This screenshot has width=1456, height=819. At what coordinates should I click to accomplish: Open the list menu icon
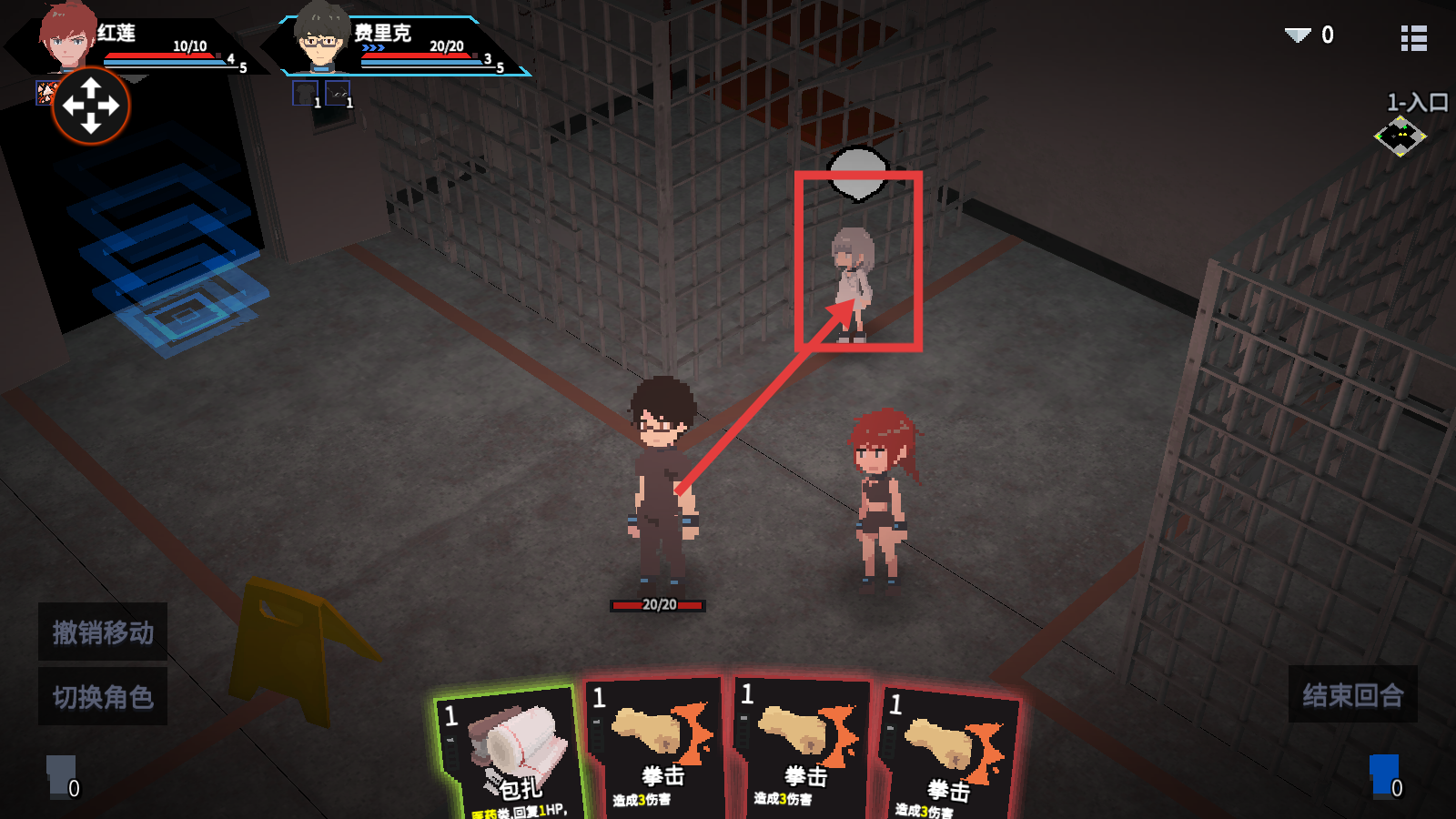pos(1413,38)
